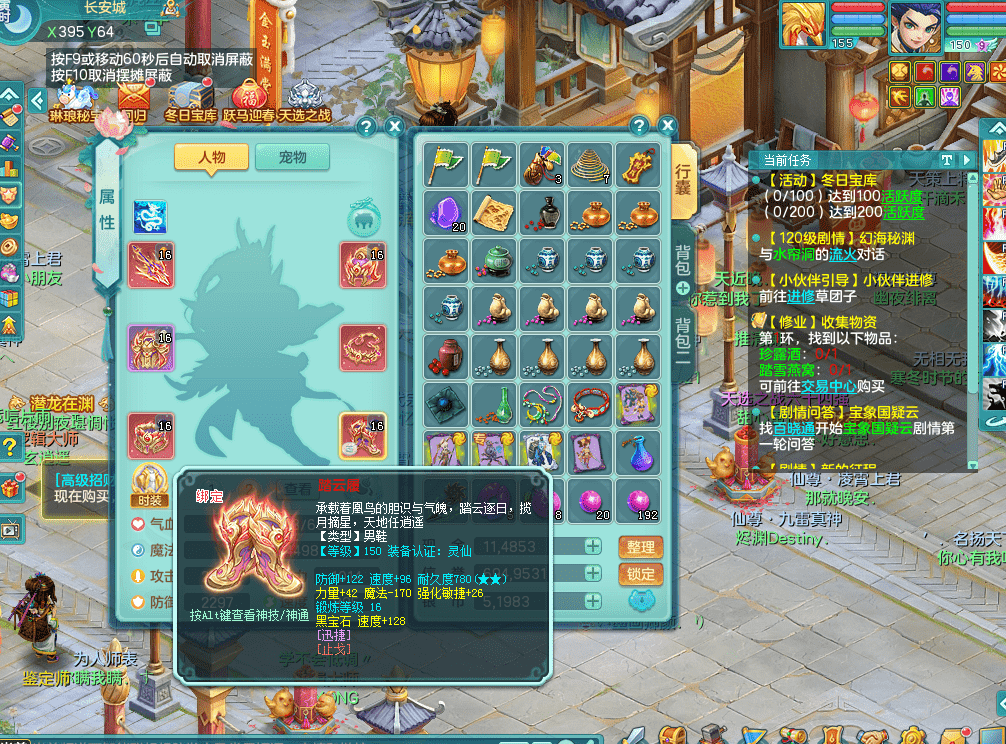Open the 属性 (attributes) side tab

pyautogui.click(x=107, y=211)
